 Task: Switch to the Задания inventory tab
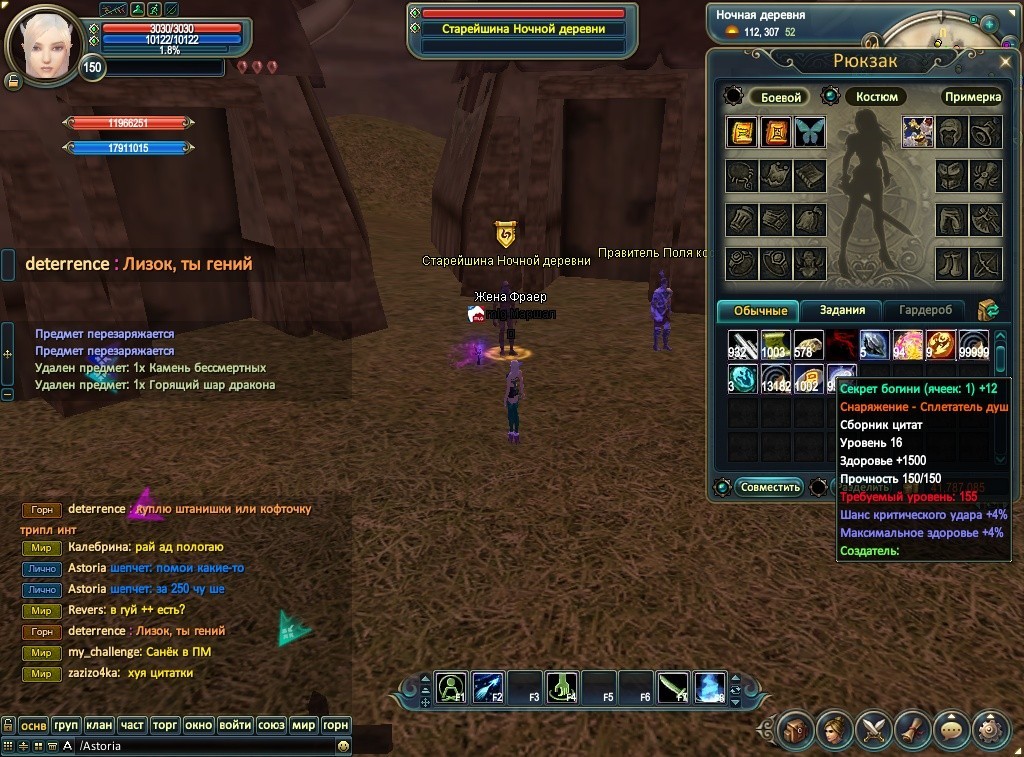(x=842, y=310)
